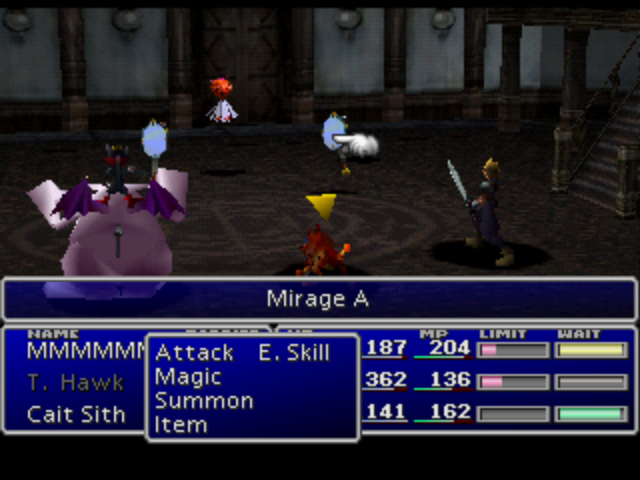Viewport: 640px width, 480px height.
Task: Select Cait Sith in the party list
Action: point(76,414)
